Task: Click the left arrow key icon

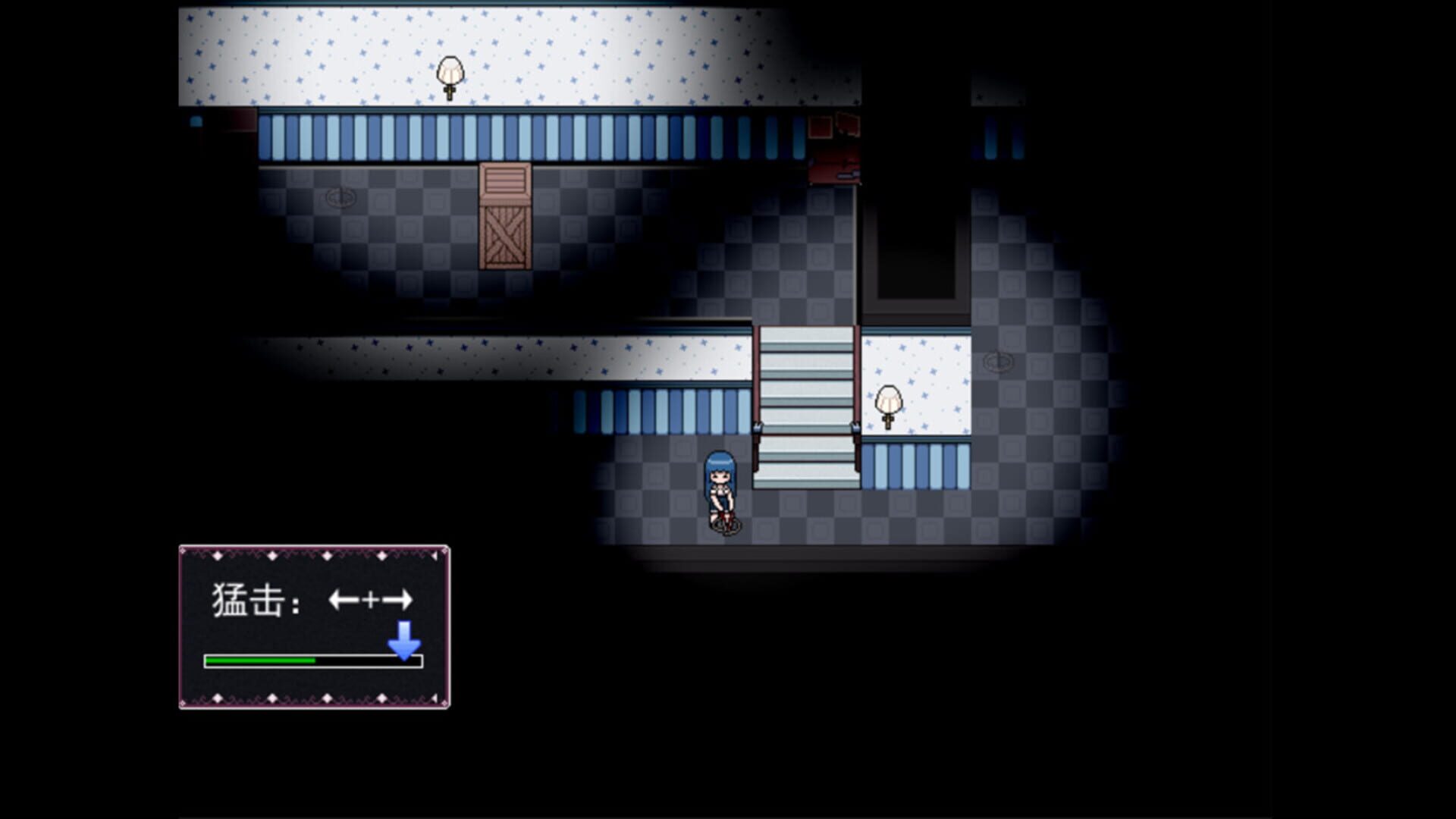Action: [x=344, y=600]
